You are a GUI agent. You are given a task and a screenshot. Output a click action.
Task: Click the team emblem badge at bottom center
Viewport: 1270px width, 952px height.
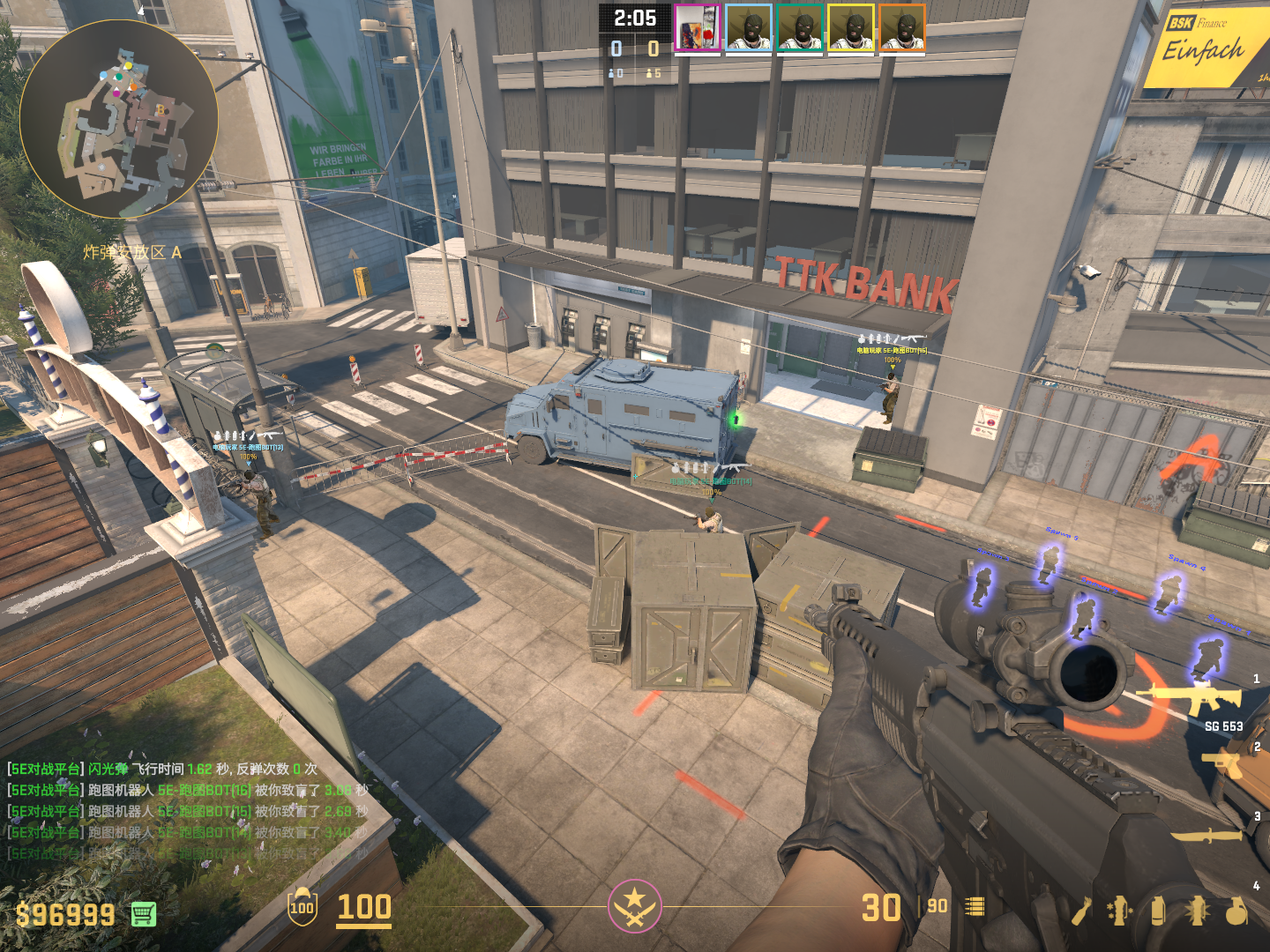pos(634,905)
